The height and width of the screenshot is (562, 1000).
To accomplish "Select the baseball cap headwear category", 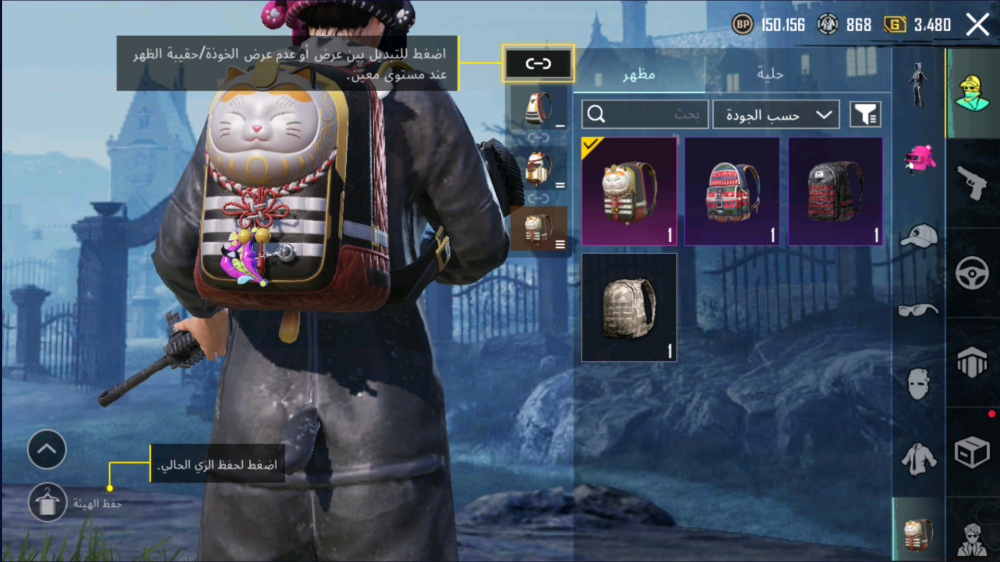I will coord(918,236).
